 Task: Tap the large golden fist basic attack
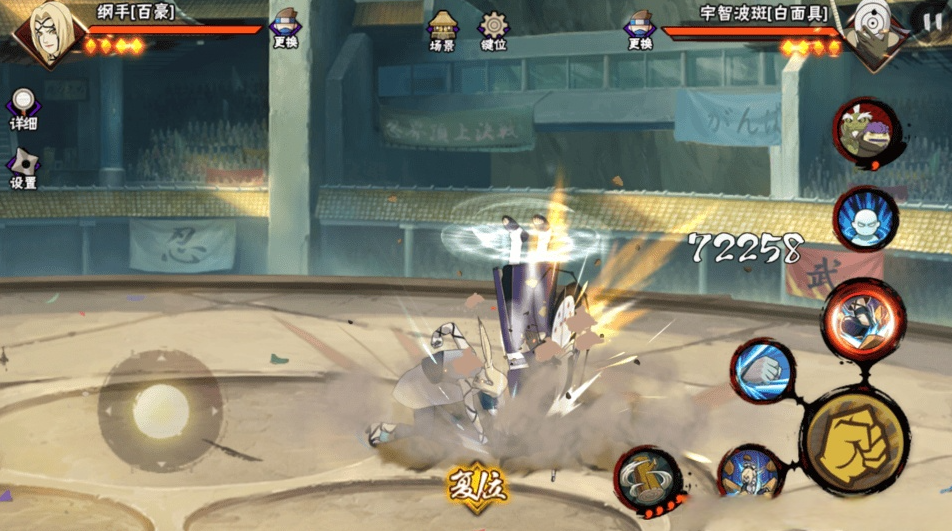[854, 439]
